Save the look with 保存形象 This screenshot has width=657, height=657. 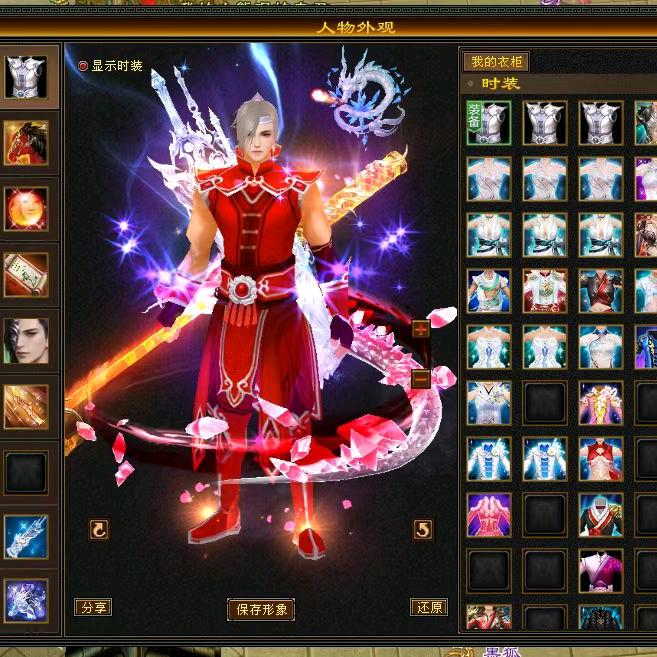261,609
